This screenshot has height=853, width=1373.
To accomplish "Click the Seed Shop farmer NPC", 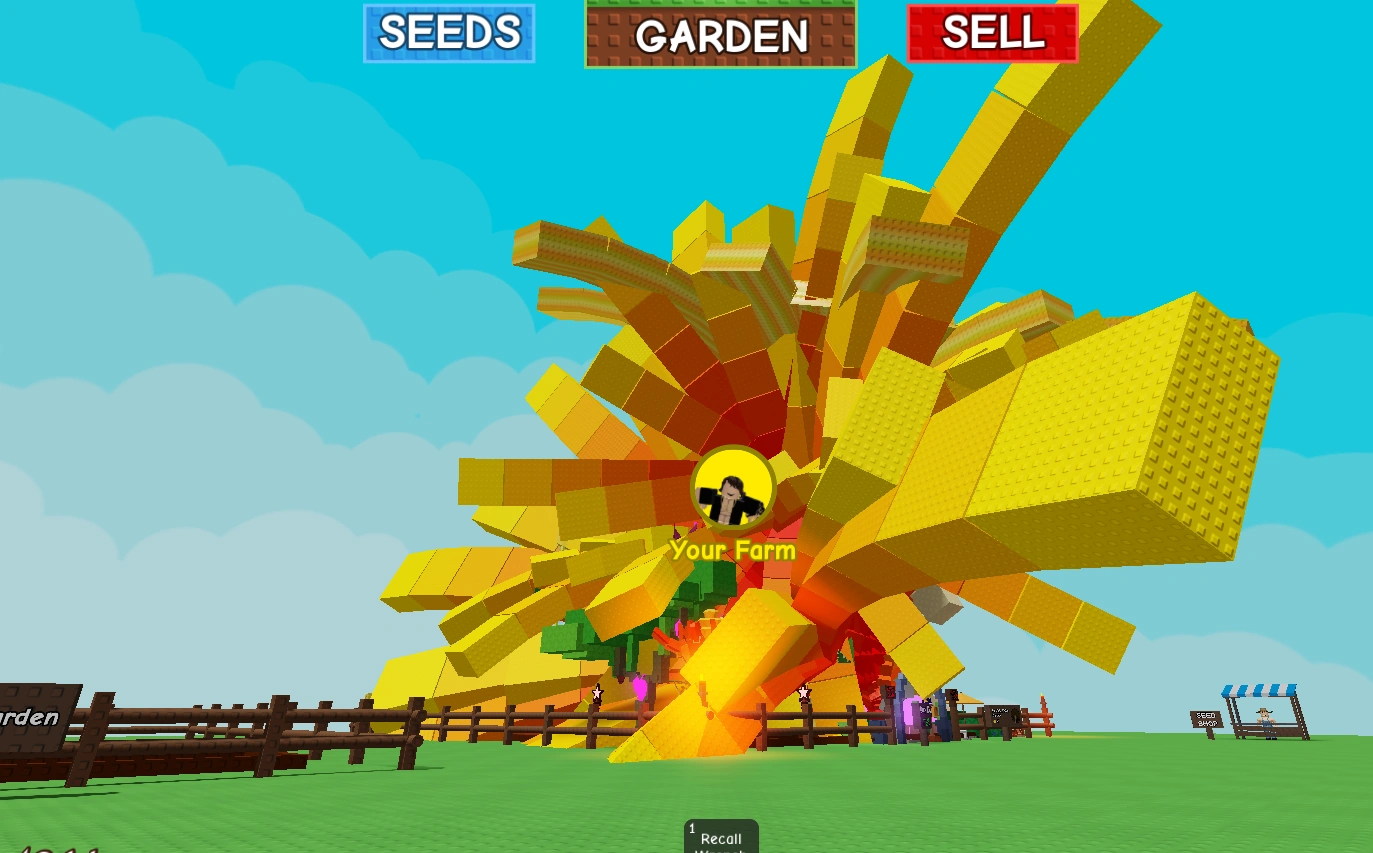I will coord(1266,716).
